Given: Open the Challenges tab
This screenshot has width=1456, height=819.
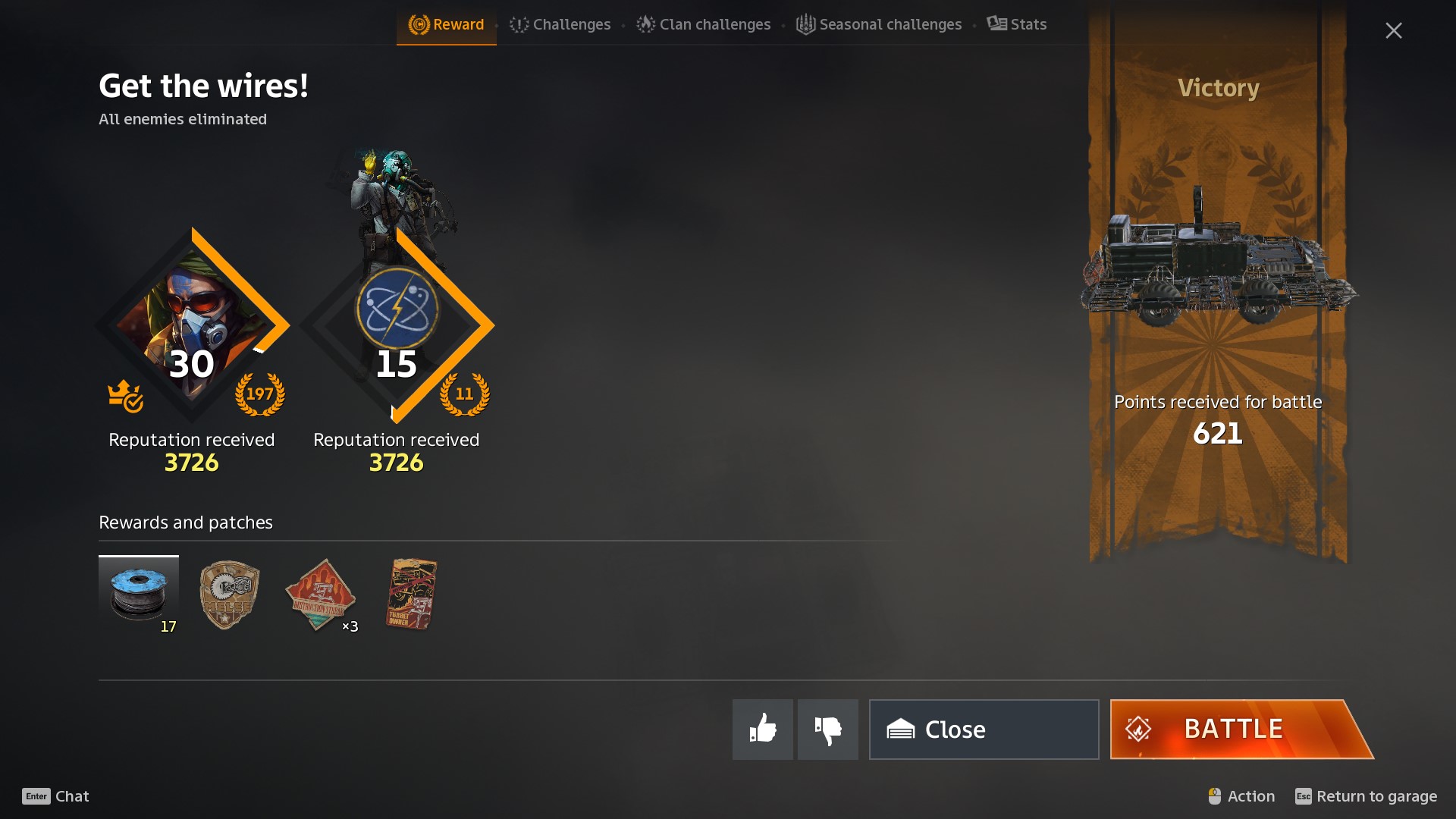Looking at the screenshot, I should tap(560, 24).
